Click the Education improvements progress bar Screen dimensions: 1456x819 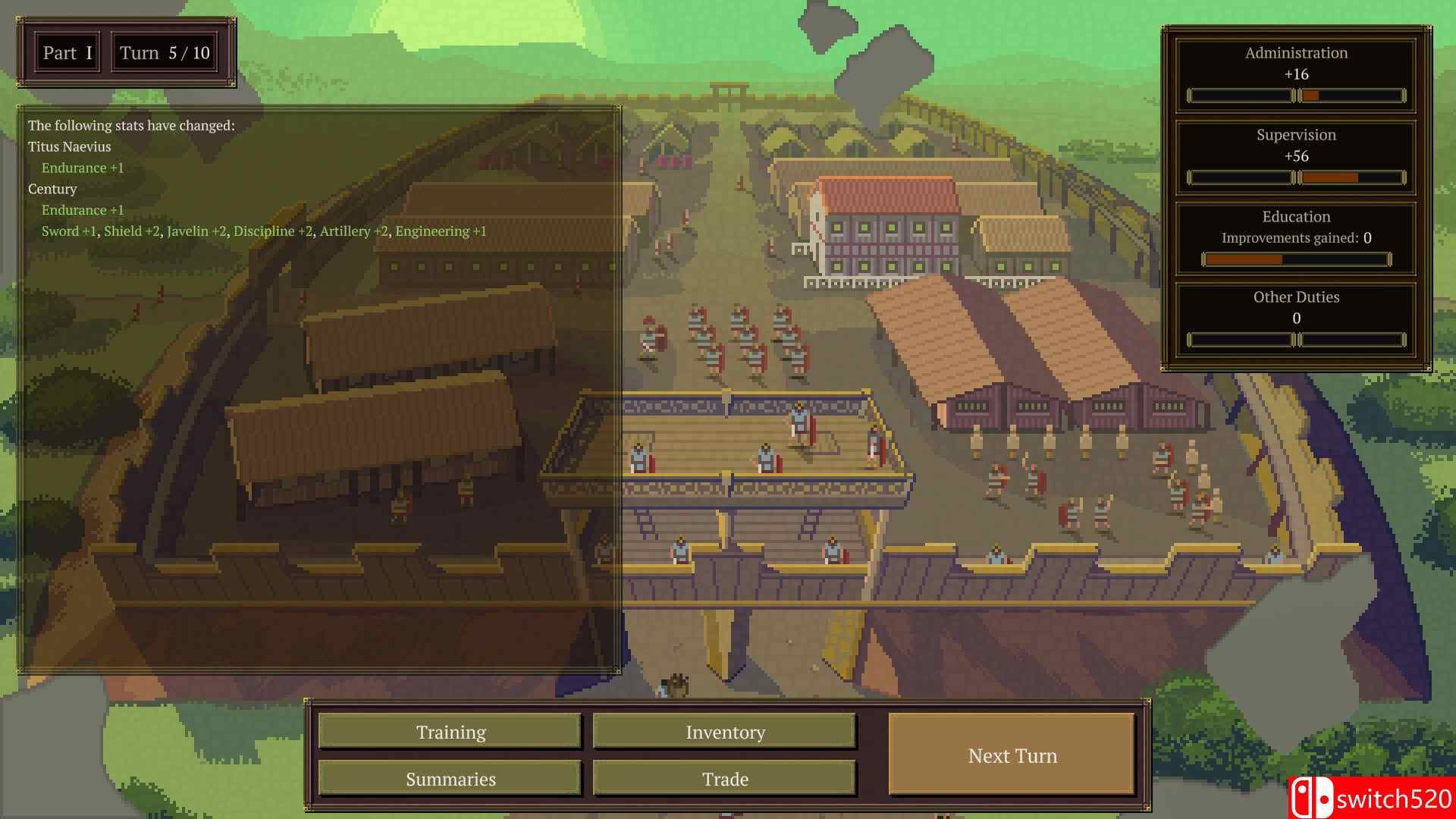pos(1295,259)
